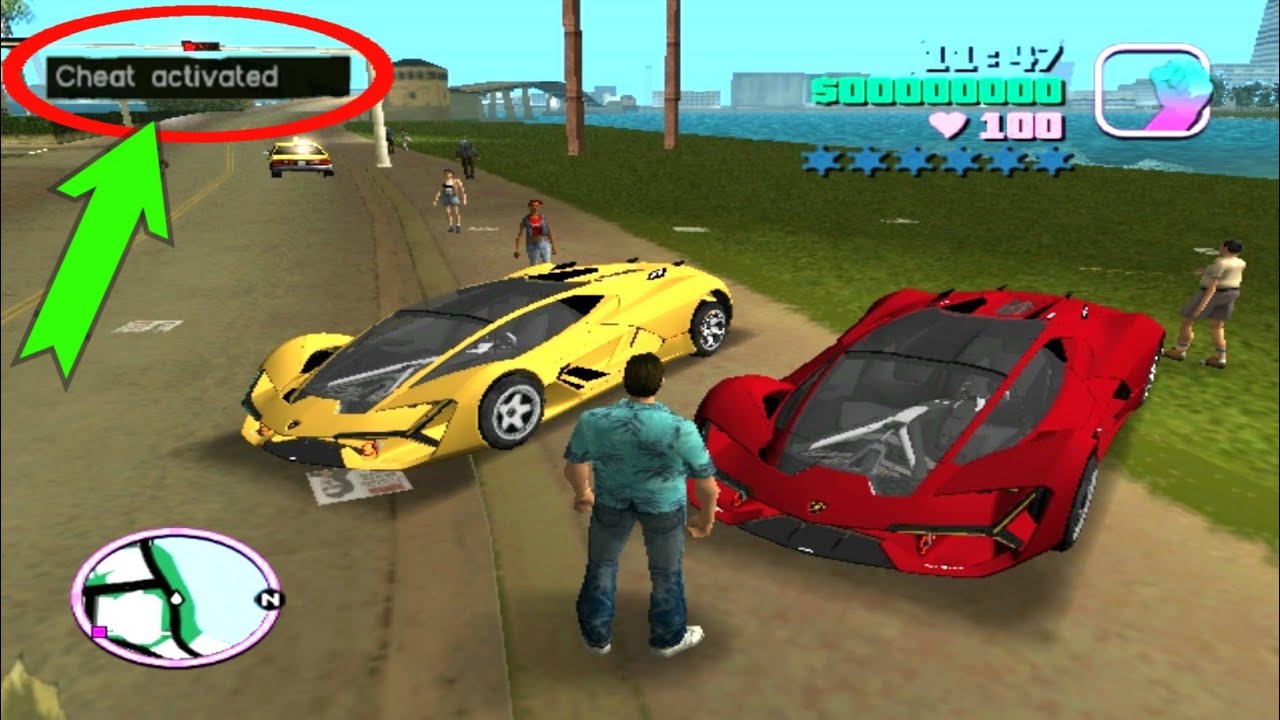The width and height of the screenshot is (1280, 720).
Task: Click the pink waypoint square on the minimap
Action: (98, 634)
